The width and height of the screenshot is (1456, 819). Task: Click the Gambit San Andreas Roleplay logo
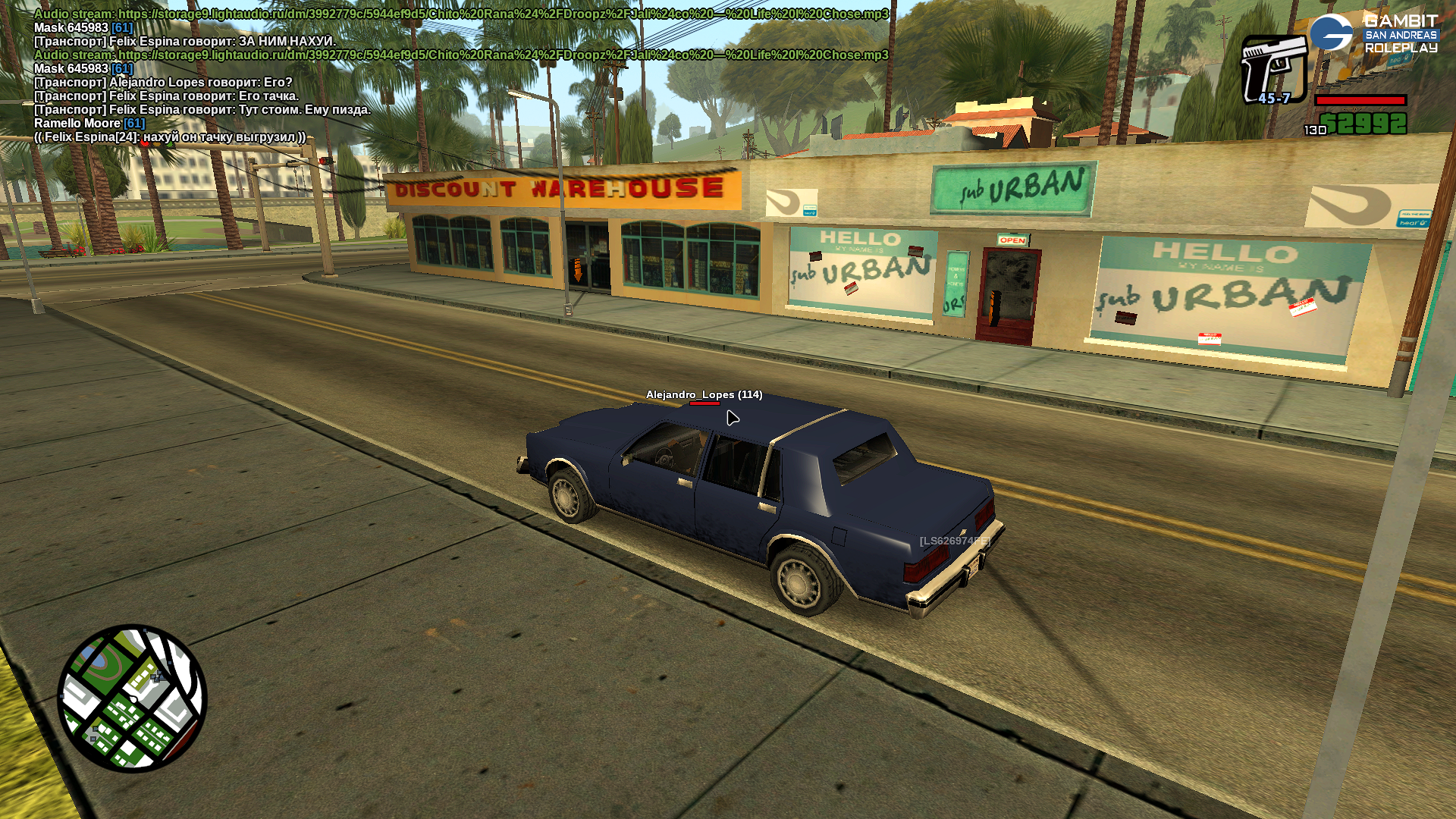[1373, 34]
